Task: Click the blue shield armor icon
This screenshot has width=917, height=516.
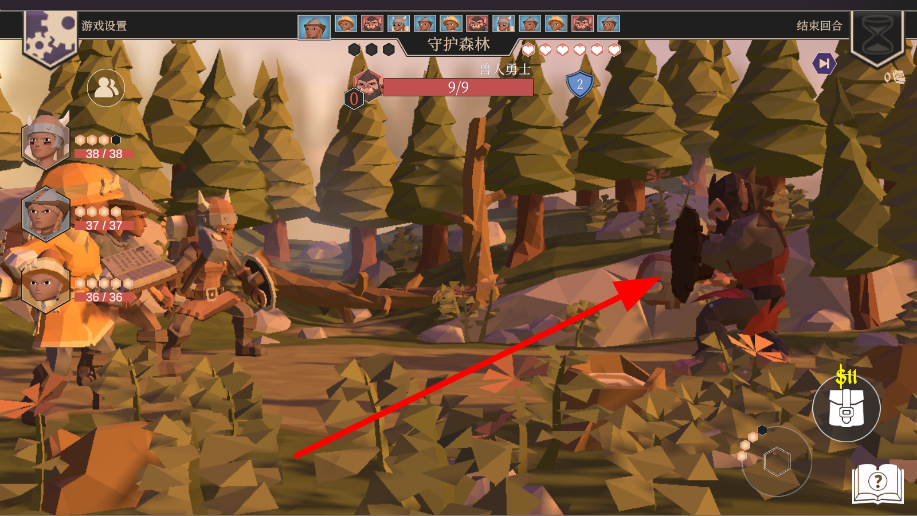Action: pyautogui.click(x=578, y=84)
